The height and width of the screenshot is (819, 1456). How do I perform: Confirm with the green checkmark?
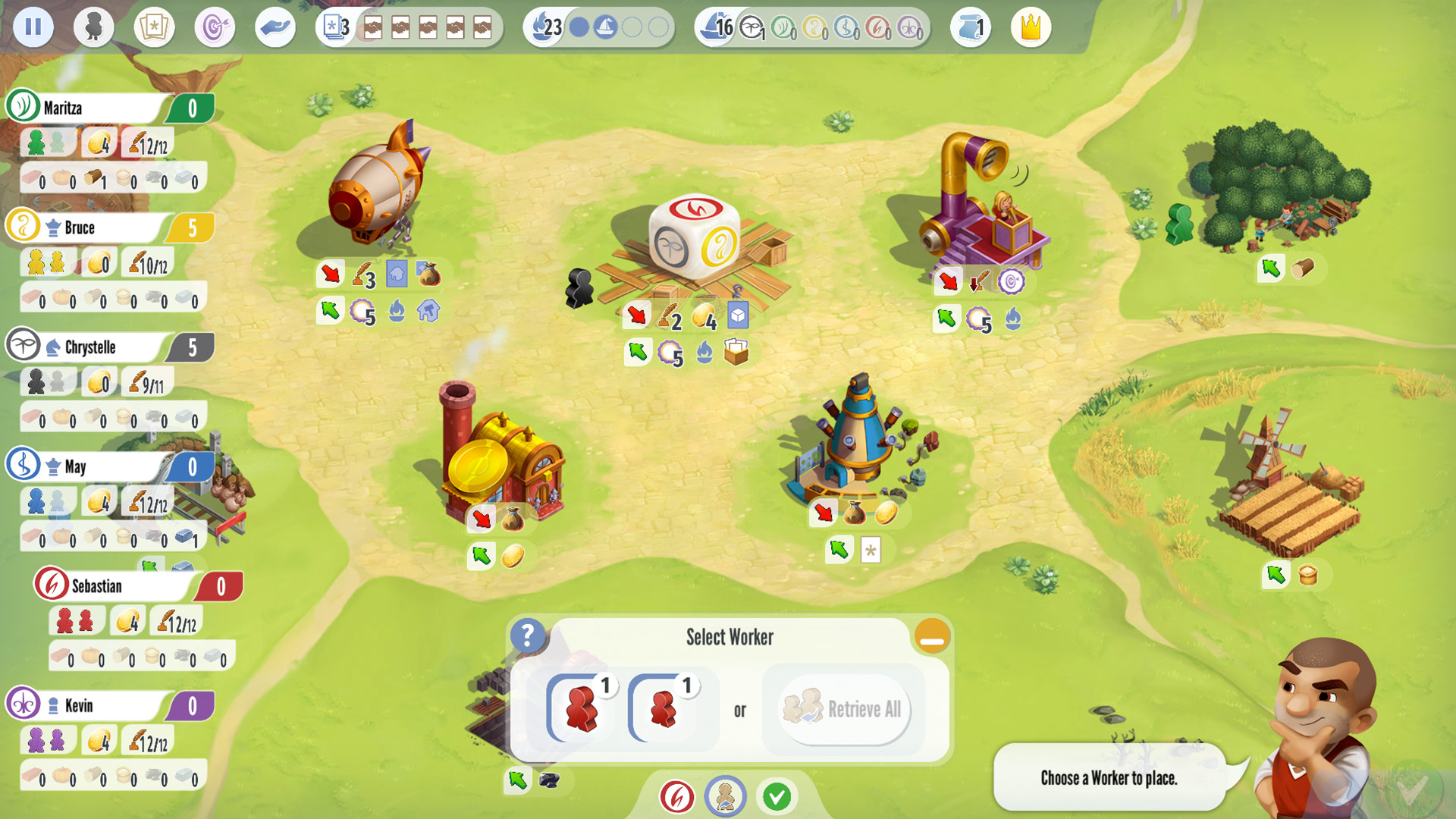click(x=777, y=796)
